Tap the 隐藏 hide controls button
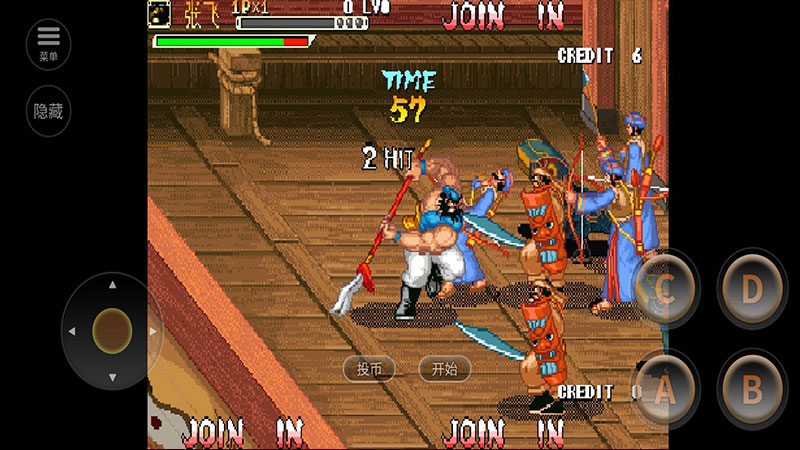 (x=49, y=111)
